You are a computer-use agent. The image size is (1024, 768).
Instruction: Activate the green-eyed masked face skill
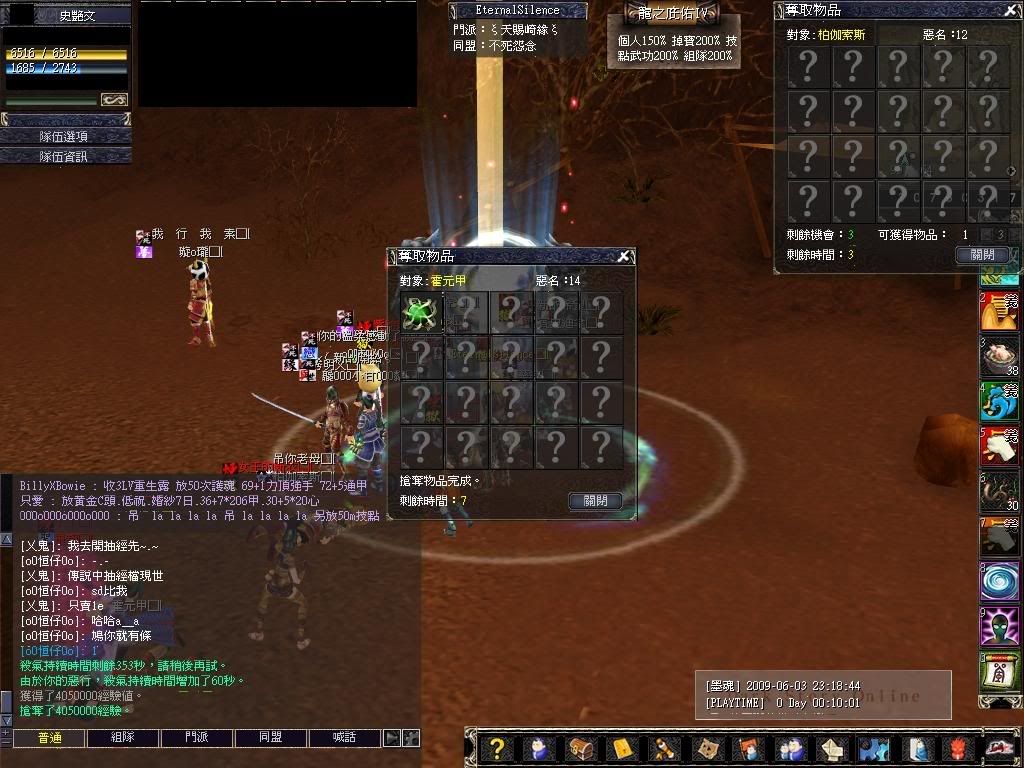point(999,627)
